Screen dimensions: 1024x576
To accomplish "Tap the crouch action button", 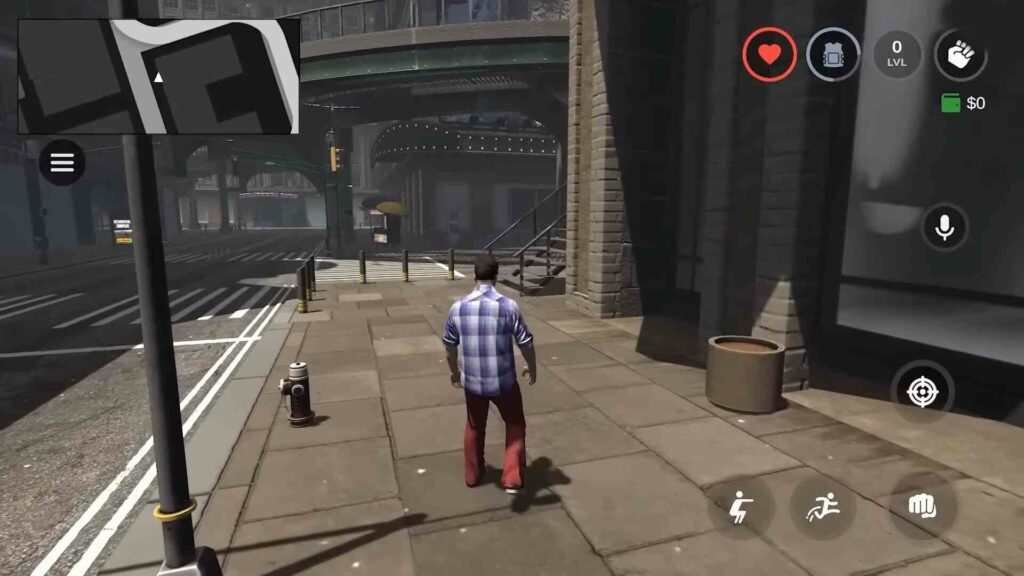I will coord(740,507).
